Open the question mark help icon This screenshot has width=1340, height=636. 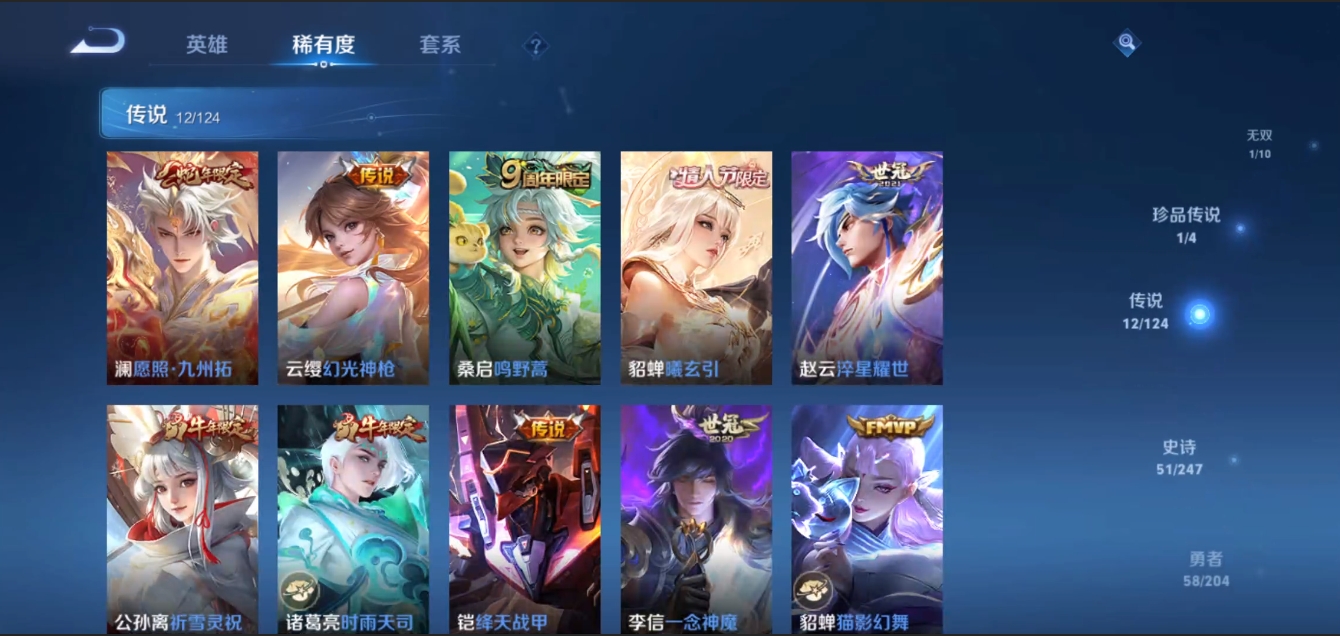click(536, 45)
